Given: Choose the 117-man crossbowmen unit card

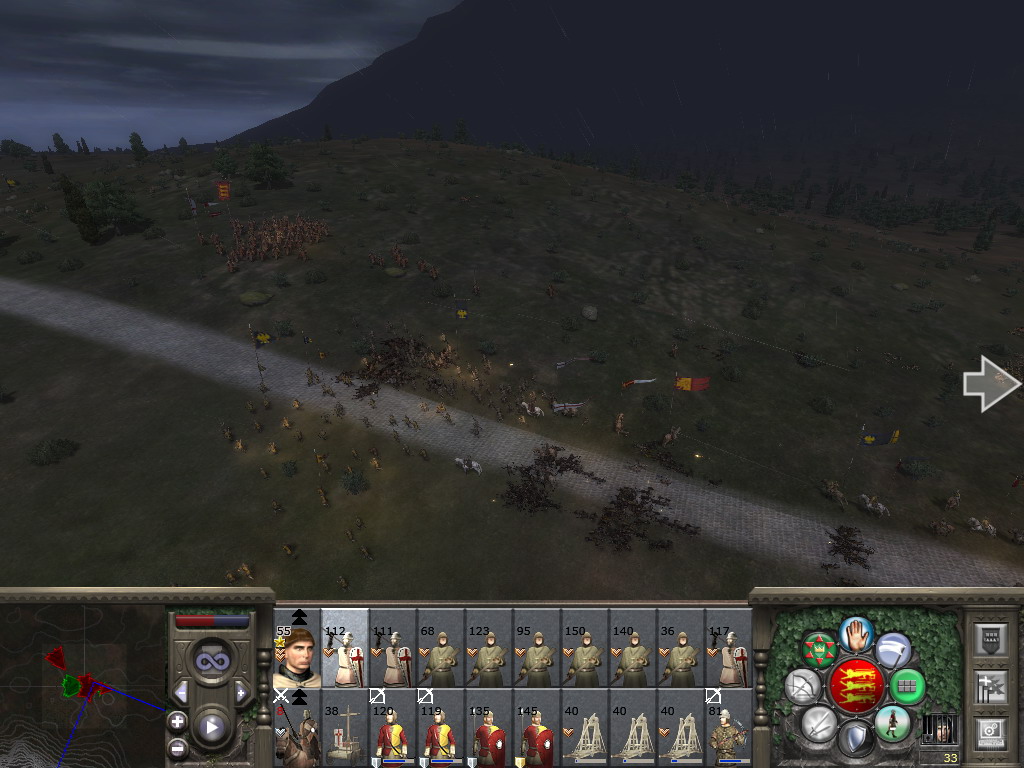Looking at the screenshot, I should point(729,652).
